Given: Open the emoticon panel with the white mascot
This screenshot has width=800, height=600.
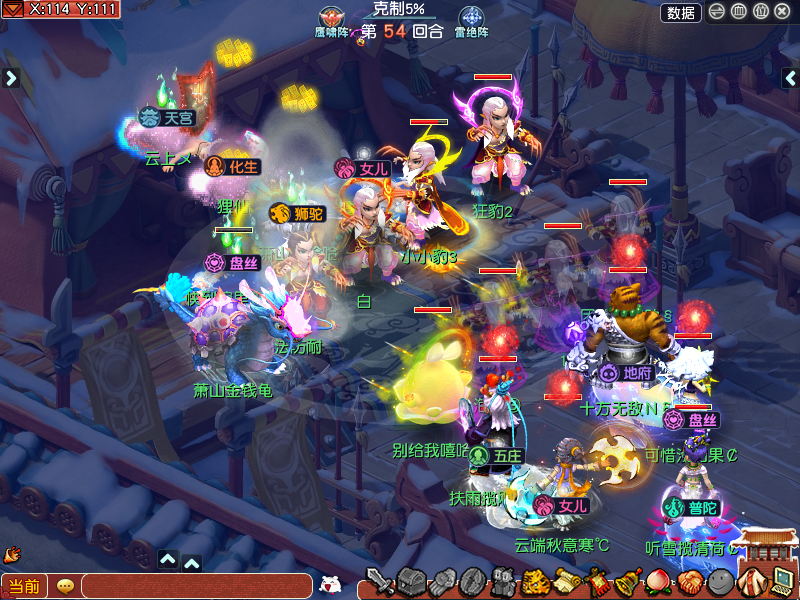Looking at the screenshot, I should (329, 585).
